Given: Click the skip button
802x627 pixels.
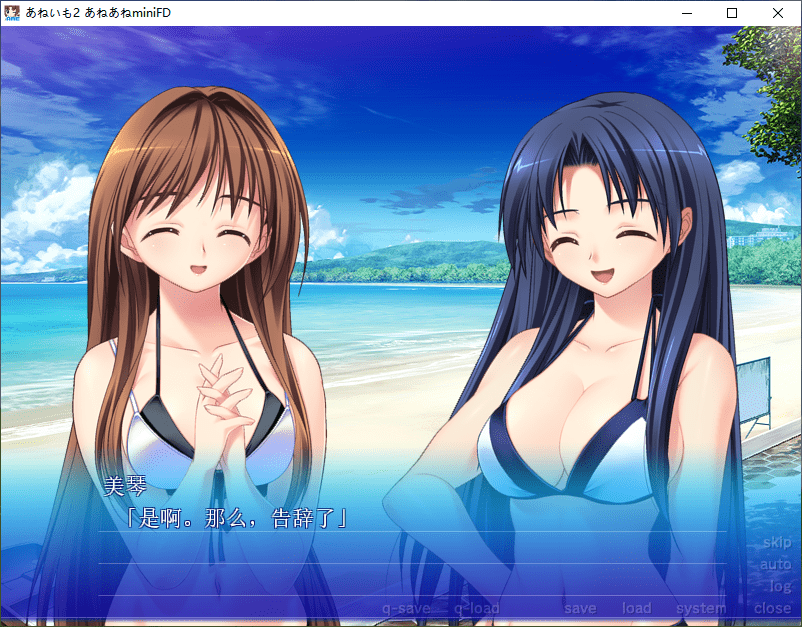Looking at the screenshot, I should [x=776, y=543].
